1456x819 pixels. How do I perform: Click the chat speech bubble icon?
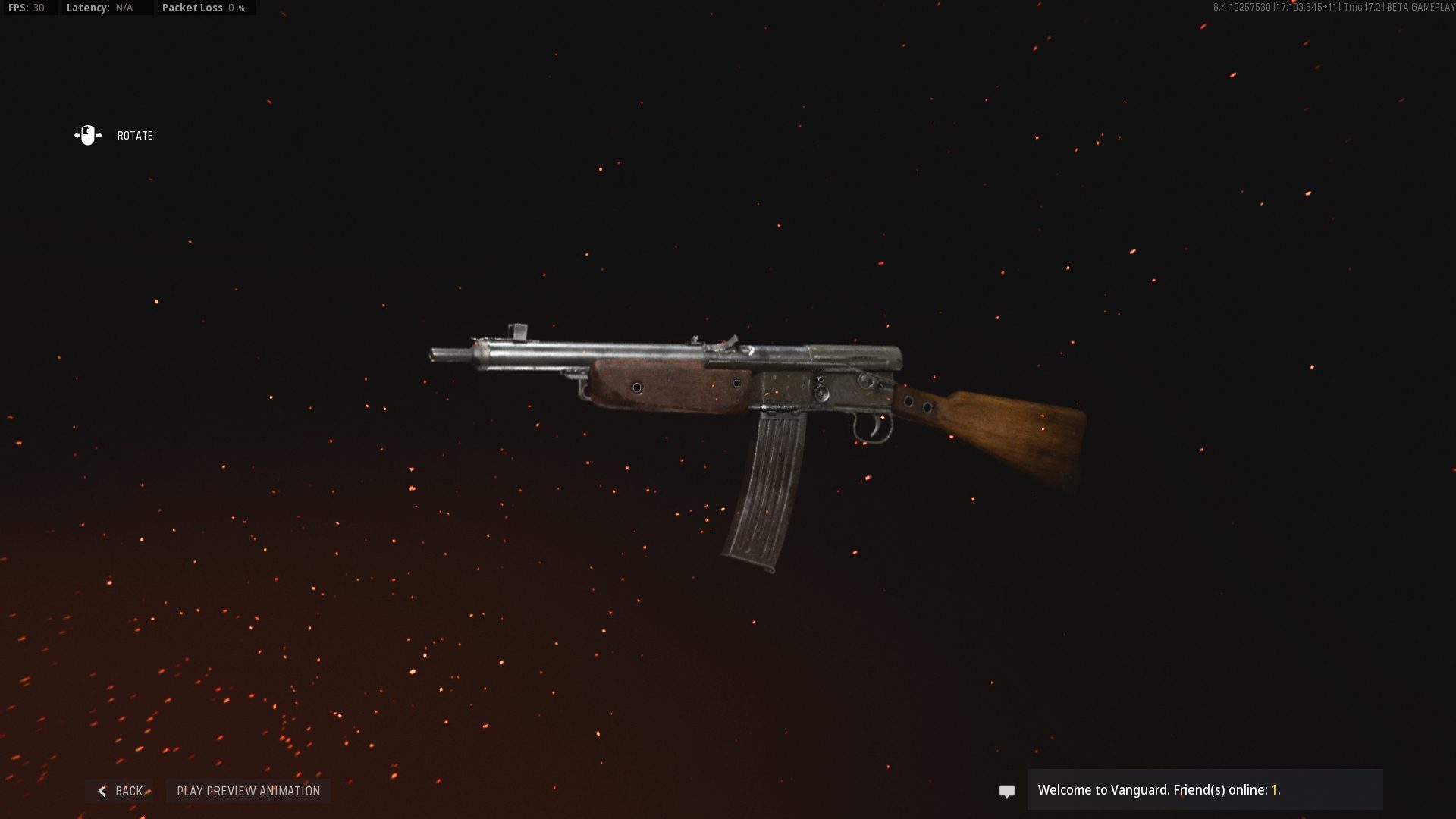click(1006, 790)
